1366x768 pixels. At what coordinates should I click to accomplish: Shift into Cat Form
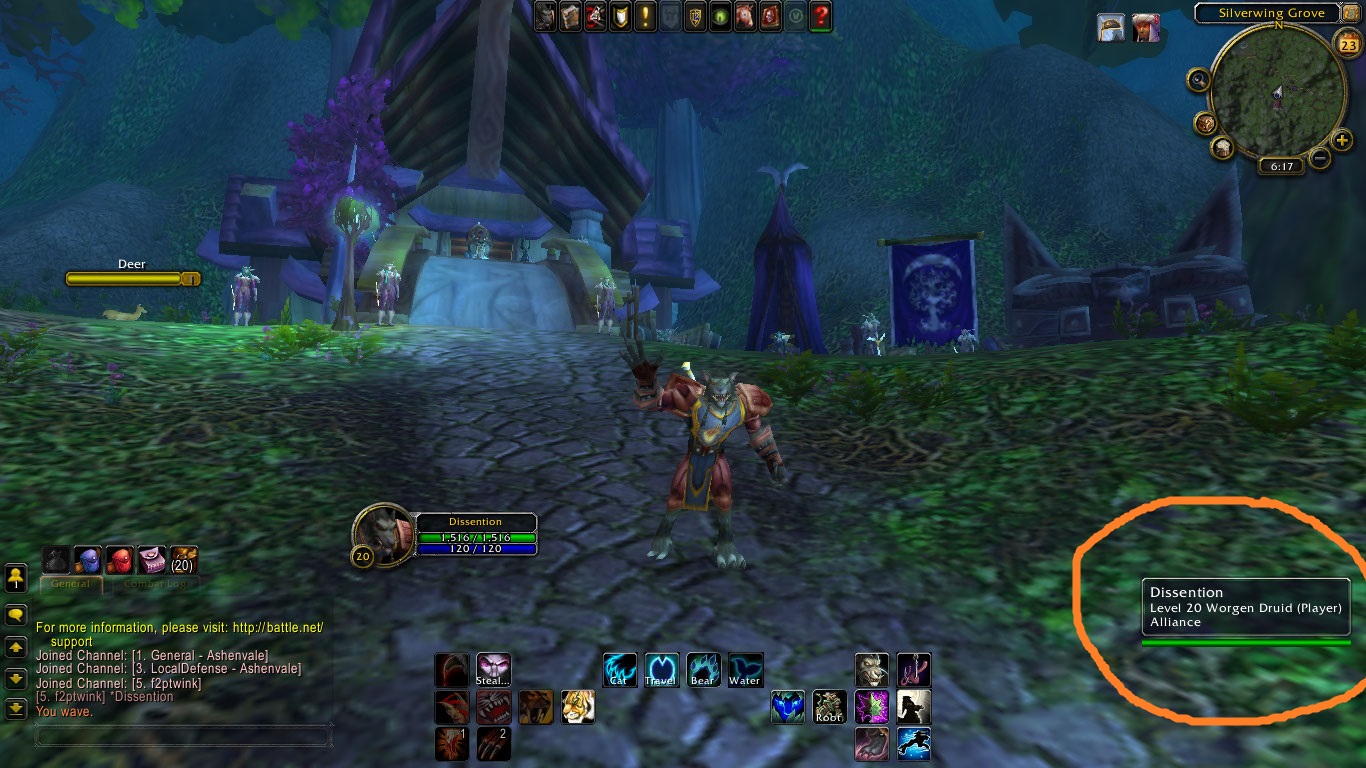[x=619, y=669]
